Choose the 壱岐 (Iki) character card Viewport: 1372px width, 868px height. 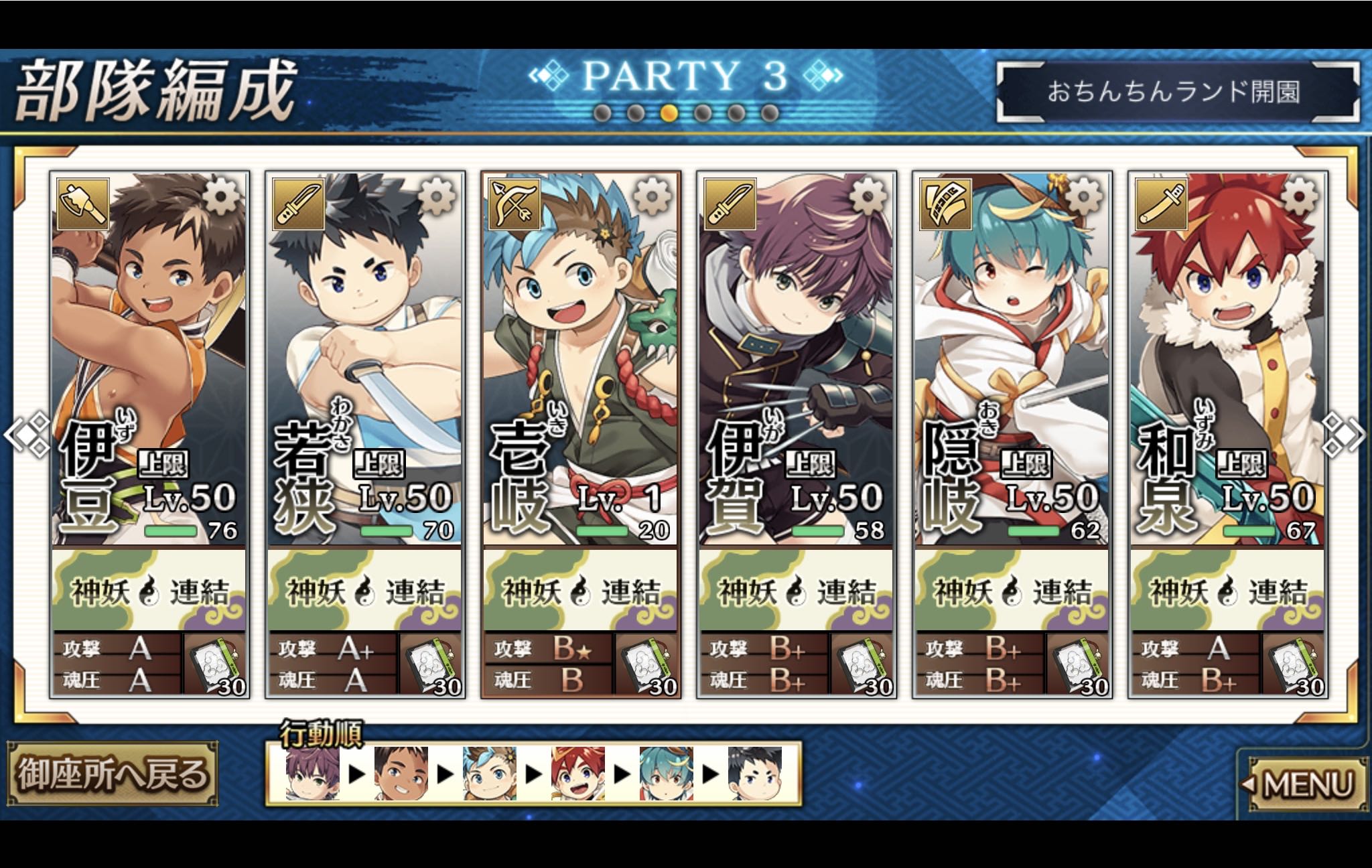pyautogui.click(x=580, y=362)
